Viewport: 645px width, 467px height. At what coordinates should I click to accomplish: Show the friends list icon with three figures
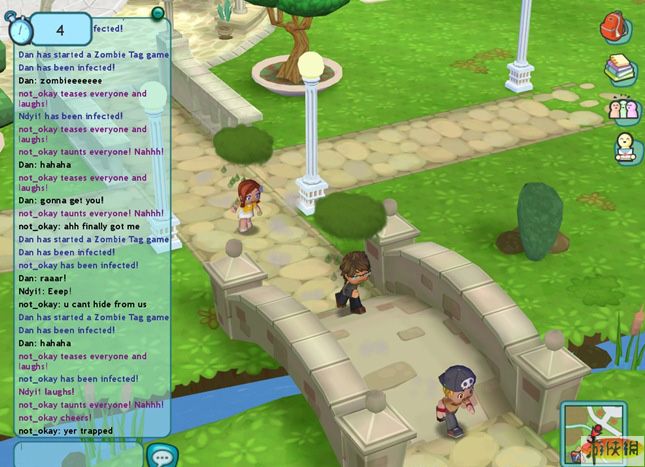coord(623,107)
